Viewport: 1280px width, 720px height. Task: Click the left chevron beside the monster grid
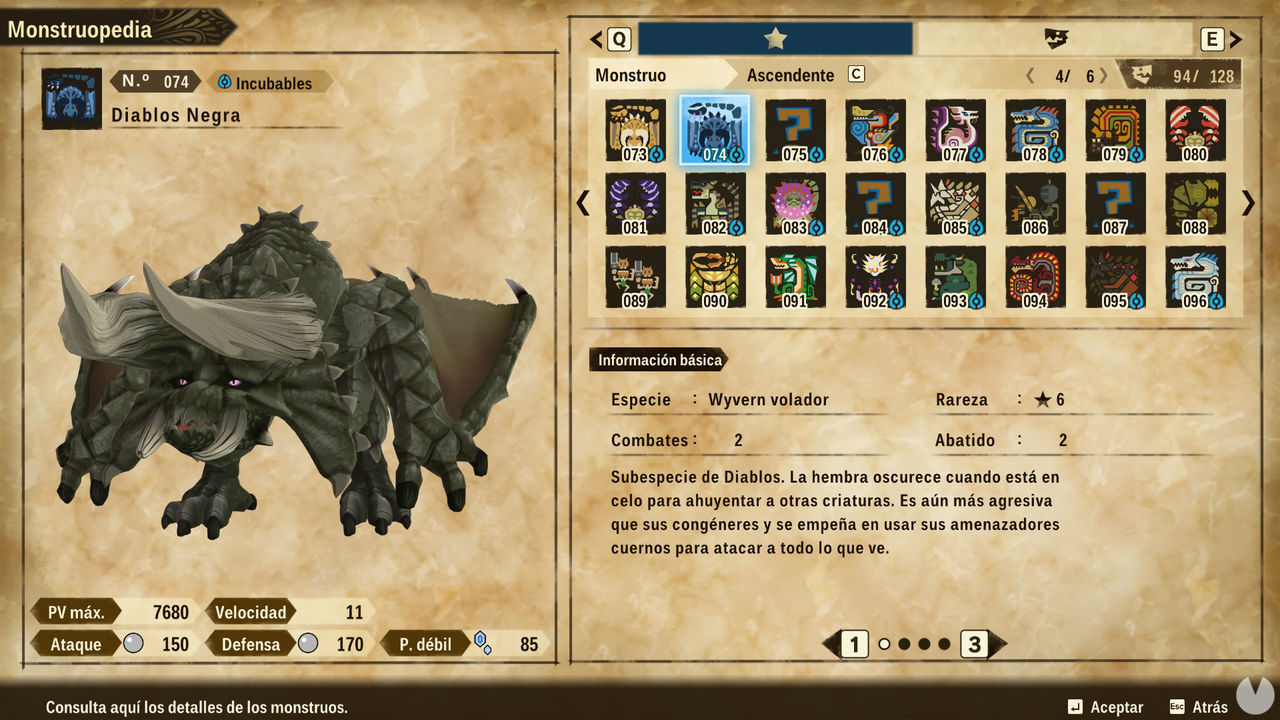583,203
